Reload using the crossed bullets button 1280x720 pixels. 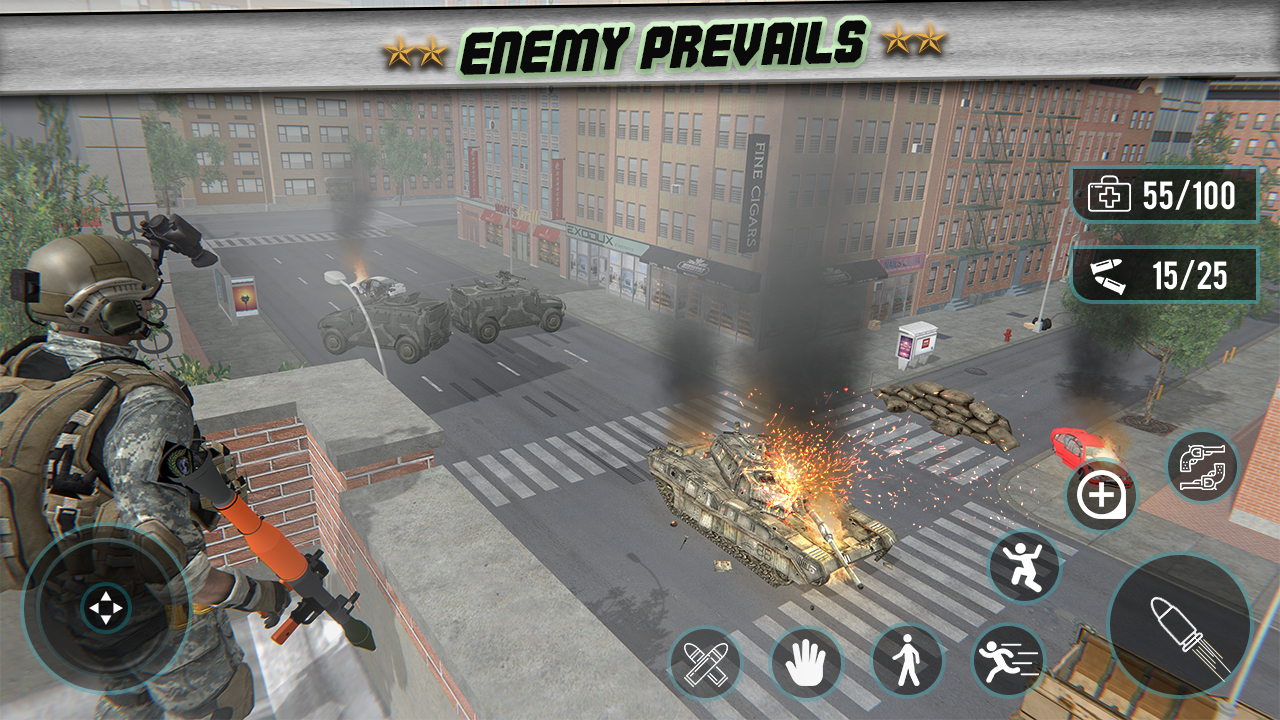(705, 662)
